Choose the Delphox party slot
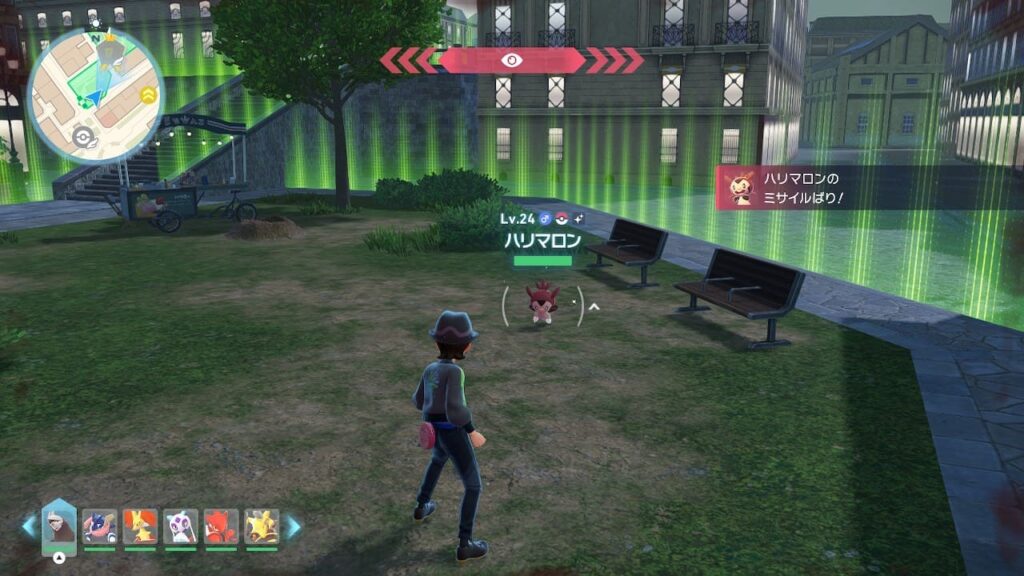Screen dimensions: 1024x576 click(x=140, y=526)
